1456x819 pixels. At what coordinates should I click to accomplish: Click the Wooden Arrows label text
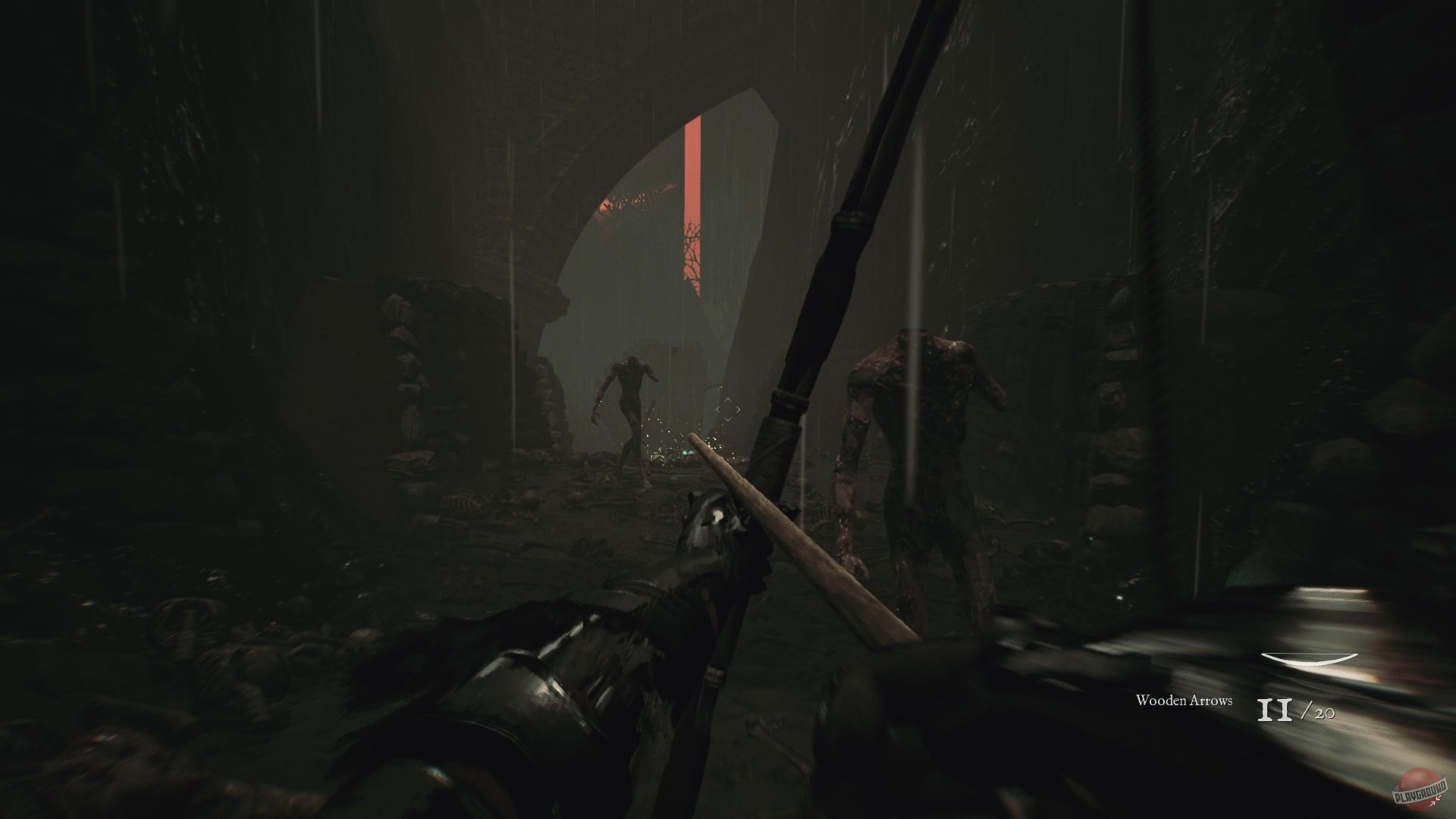tap(1184, 703)
